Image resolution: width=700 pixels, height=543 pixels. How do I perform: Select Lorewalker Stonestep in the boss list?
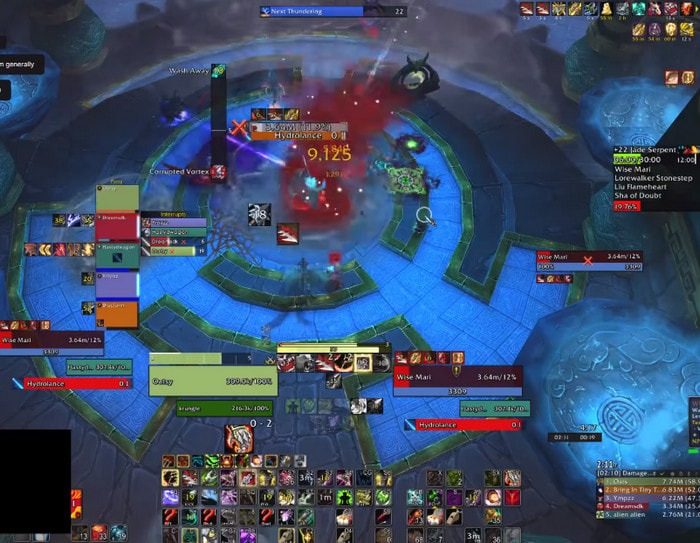pyautogui.click(x=652, y=178)
